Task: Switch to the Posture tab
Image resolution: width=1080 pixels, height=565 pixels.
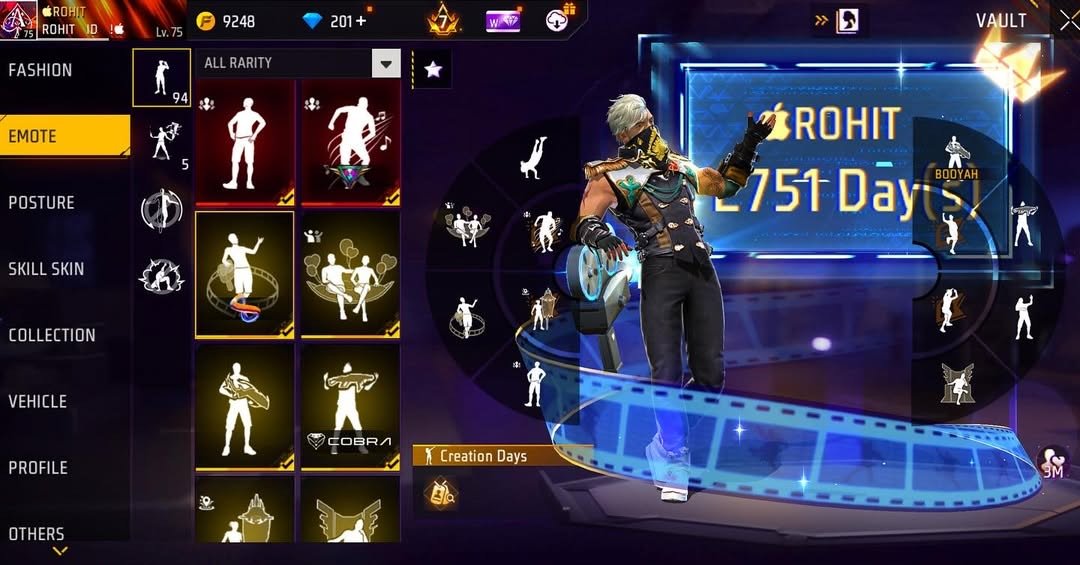Action: pyautogui.click(x=42, y=202)
